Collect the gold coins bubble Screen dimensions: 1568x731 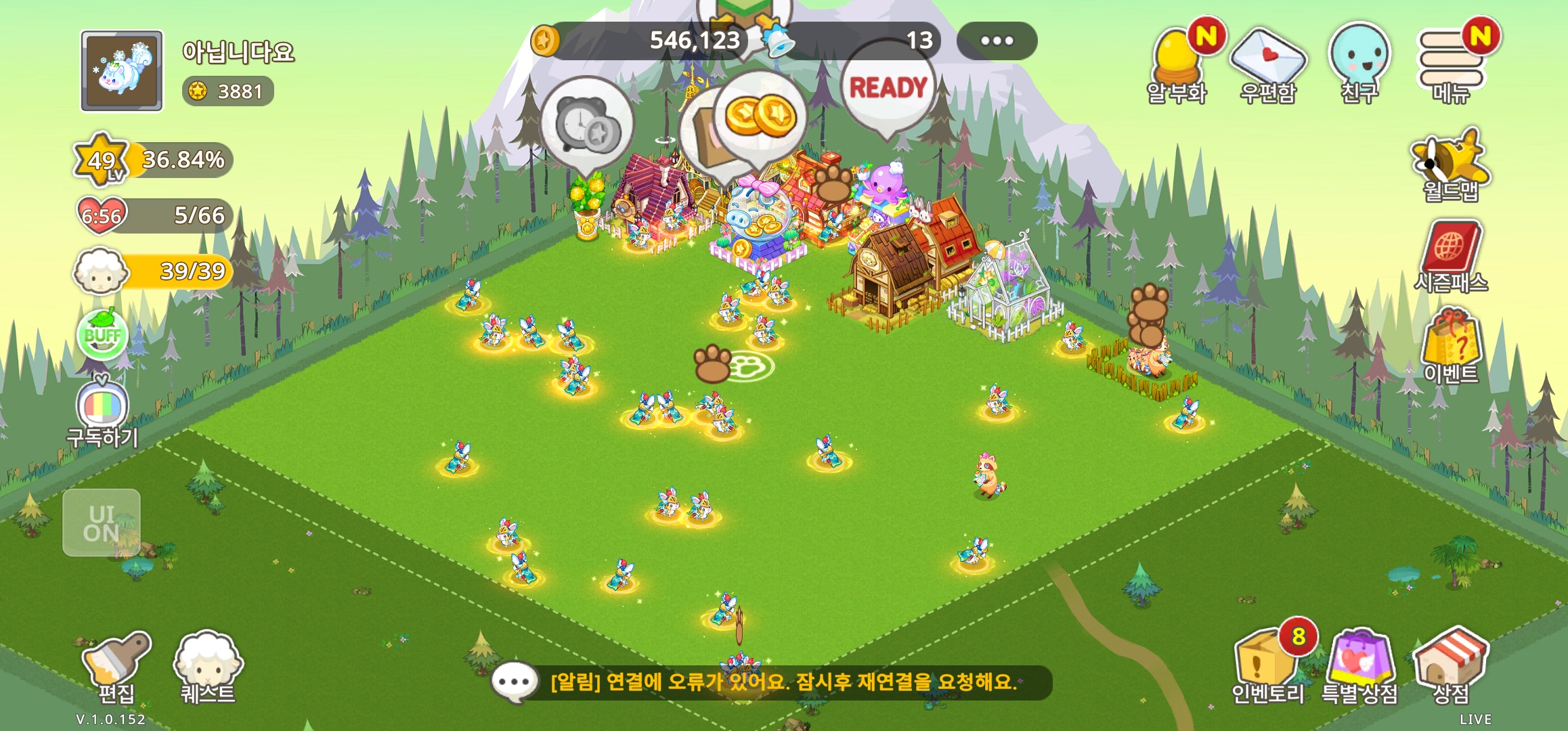[760, 116]
